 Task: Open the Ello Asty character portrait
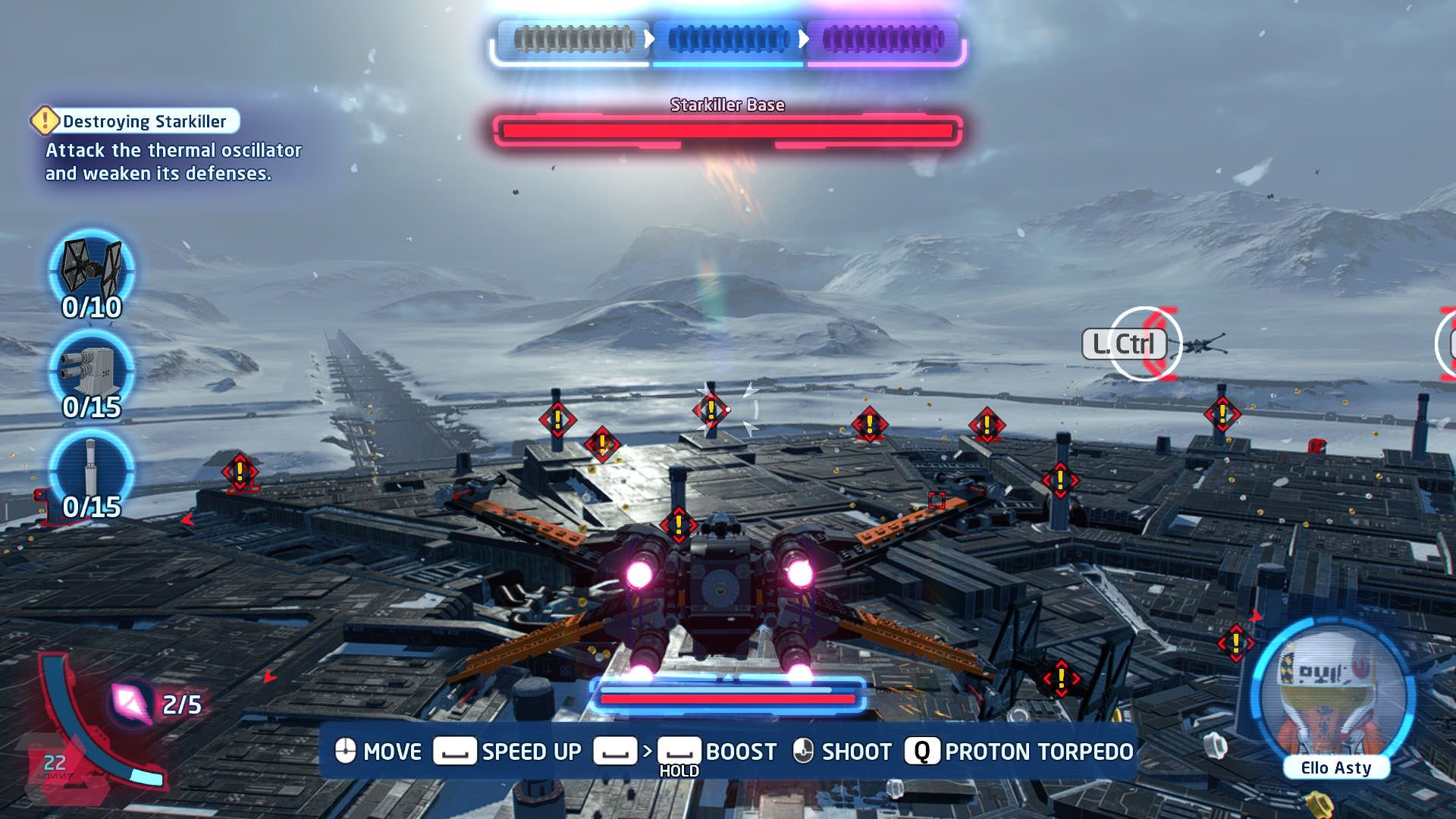pyautogui.click(x=1333, y=694)
